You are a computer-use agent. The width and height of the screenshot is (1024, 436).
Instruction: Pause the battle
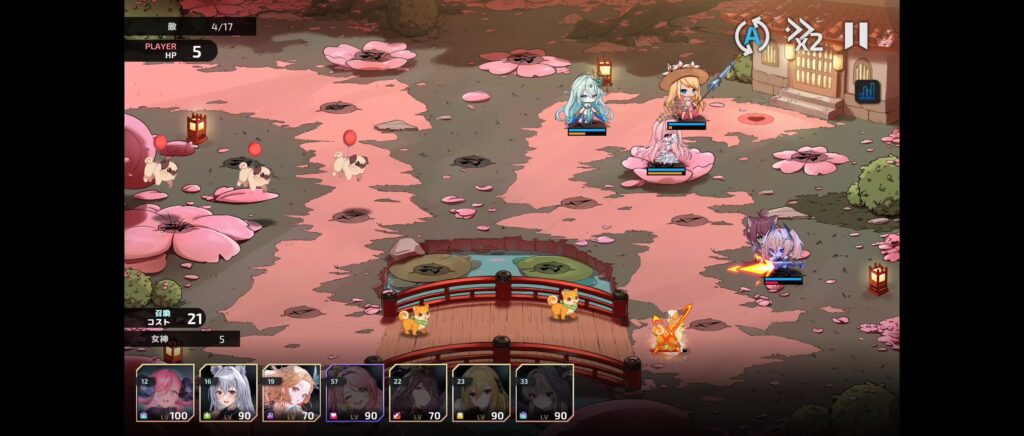tap(856, 36)
